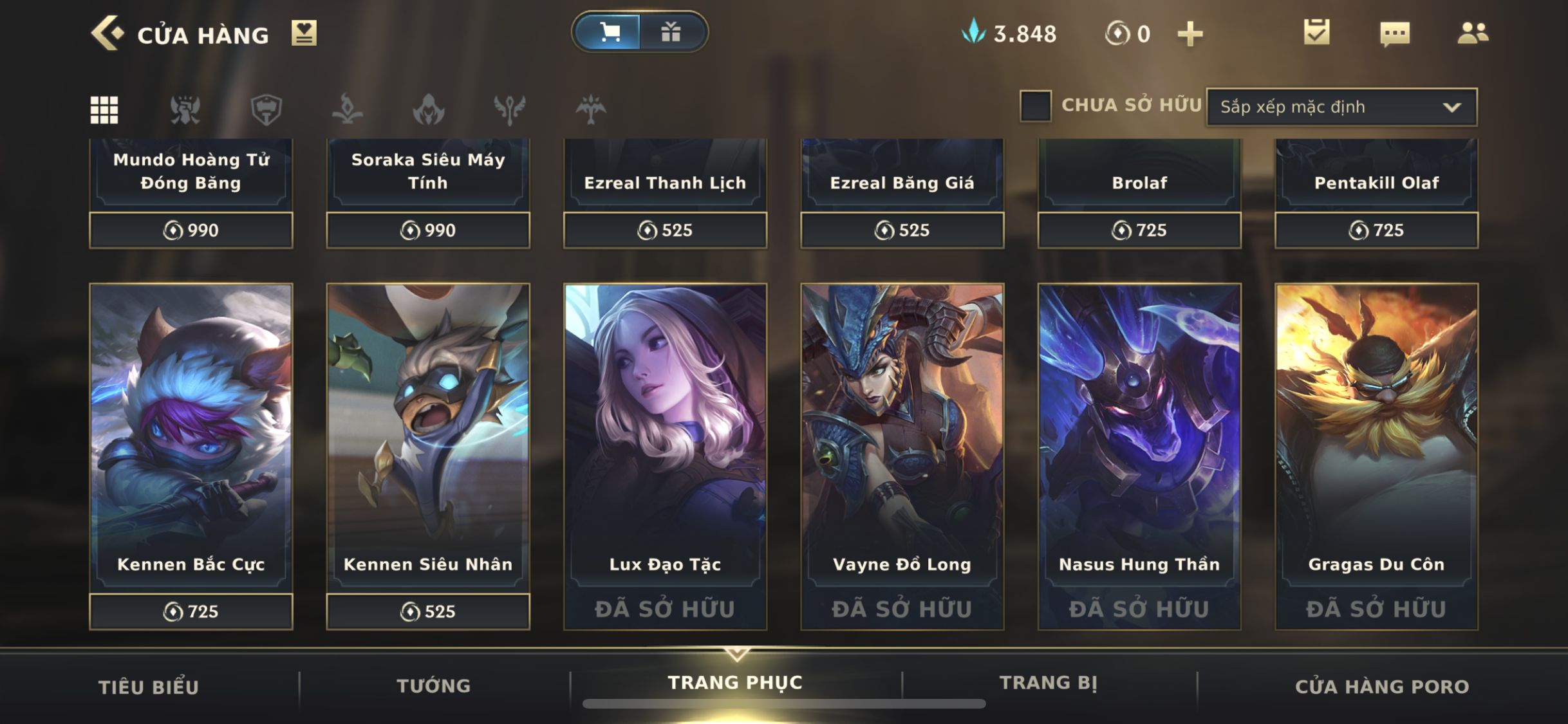1568x724 pixels.
Task: Select the Kennen Bắc Cực skin card
Action: point(191,438)
